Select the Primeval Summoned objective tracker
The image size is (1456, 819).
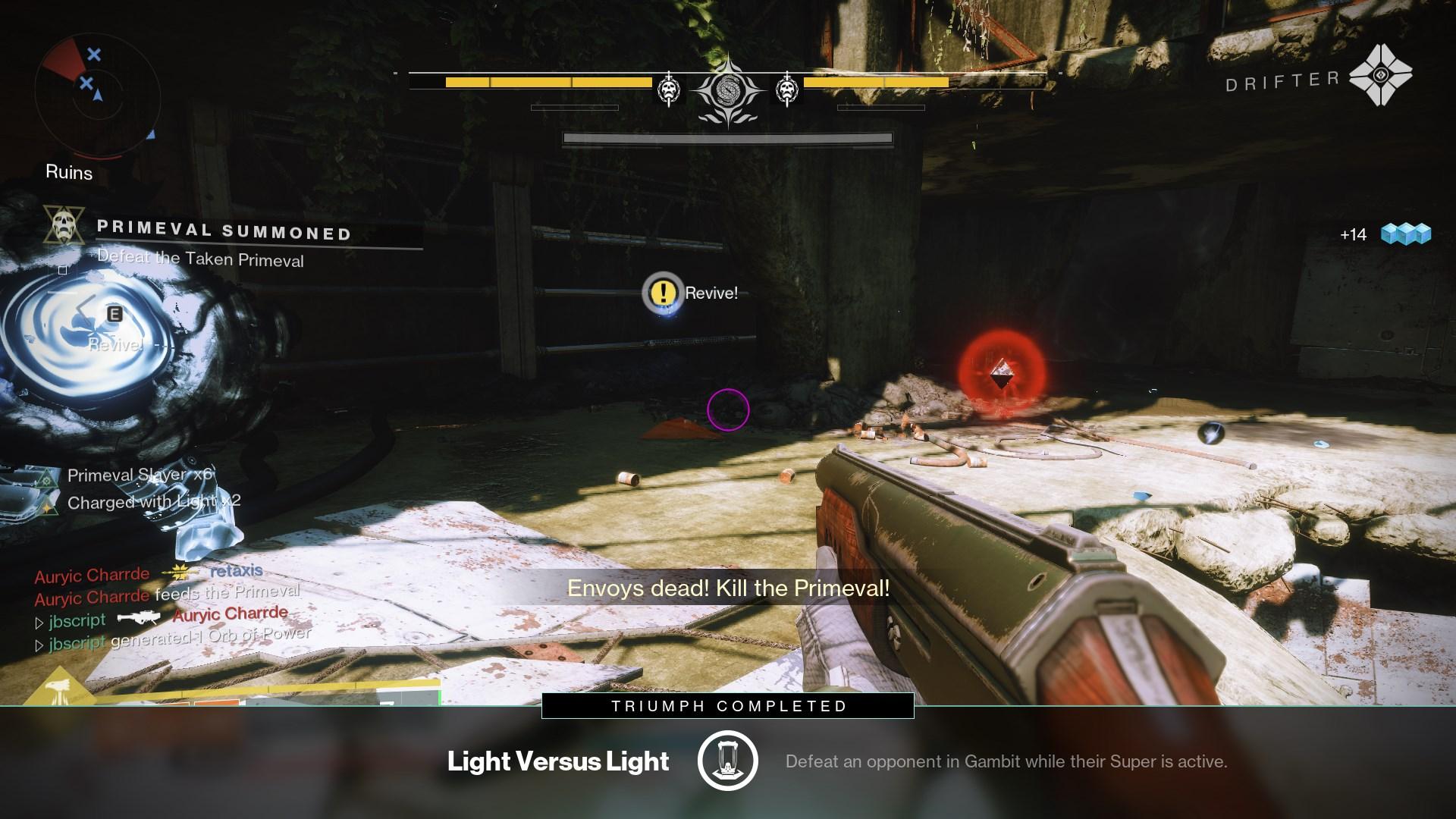(x=224, y=231)
